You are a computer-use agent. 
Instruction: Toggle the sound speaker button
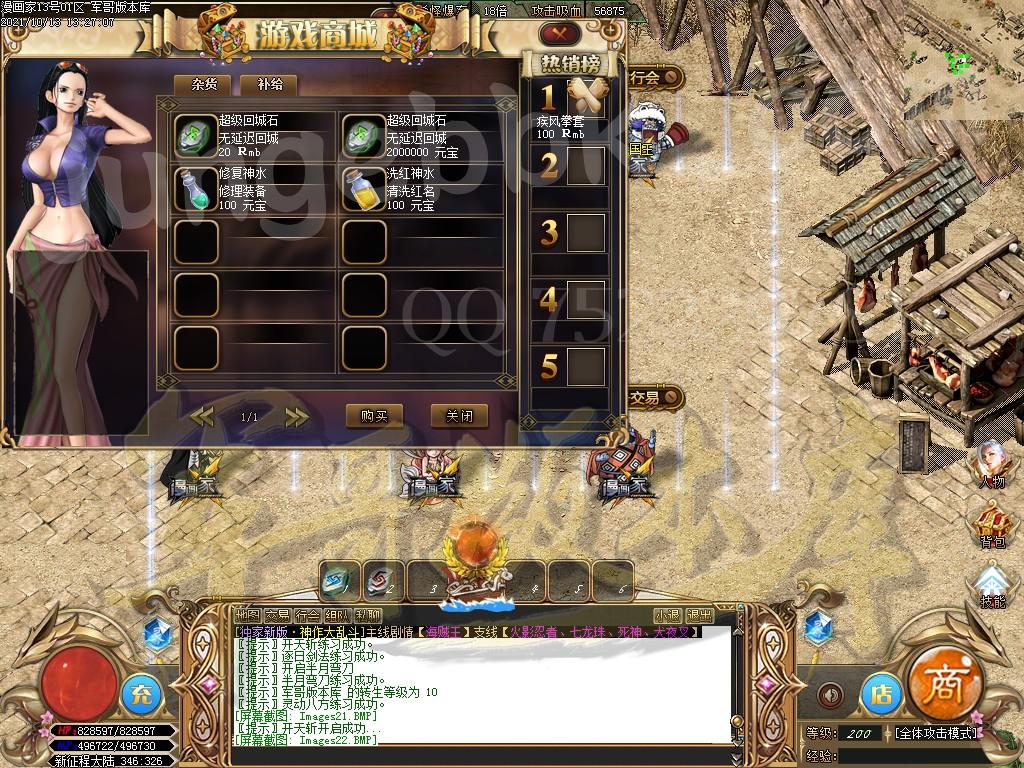(x=829, y=694)
